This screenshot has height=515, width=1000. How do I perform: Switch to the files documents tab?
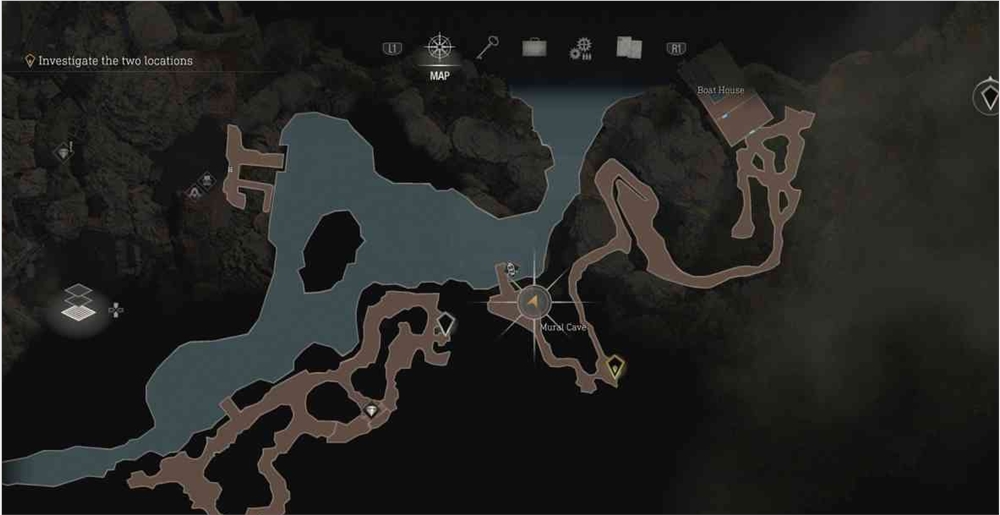[628, 47]
